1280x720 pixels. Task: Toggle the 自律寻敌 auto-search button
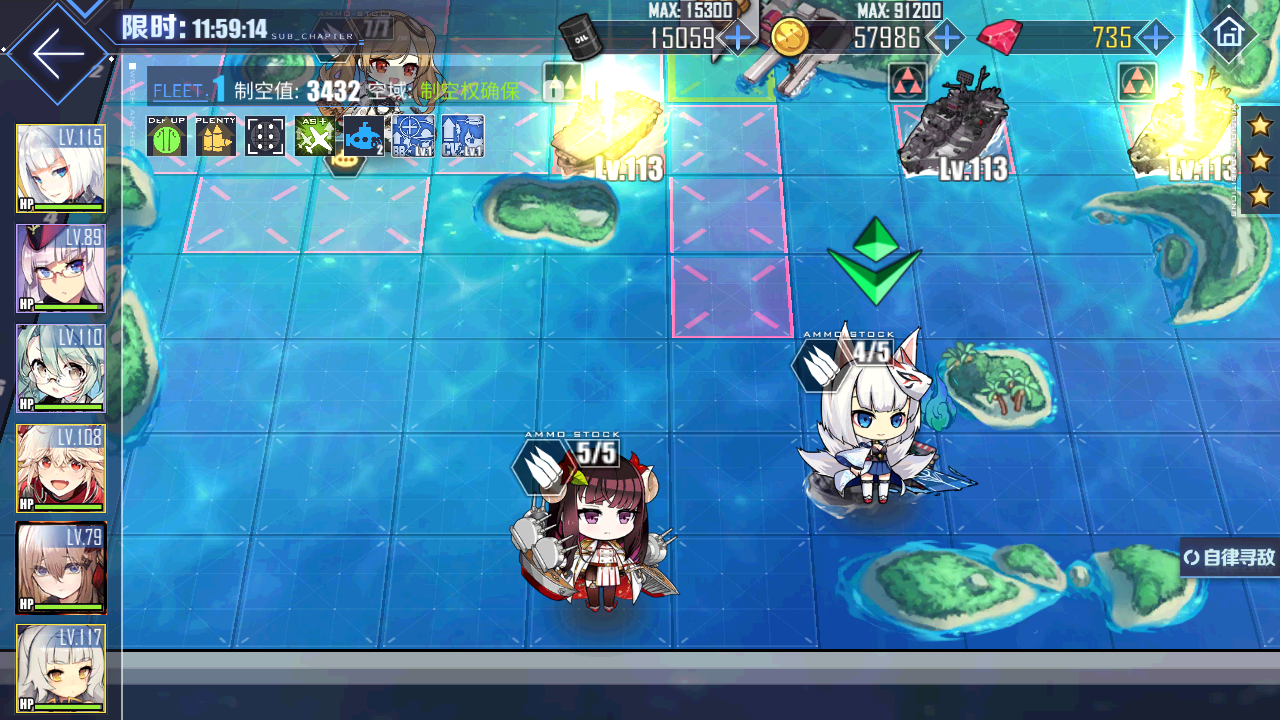1230,557
